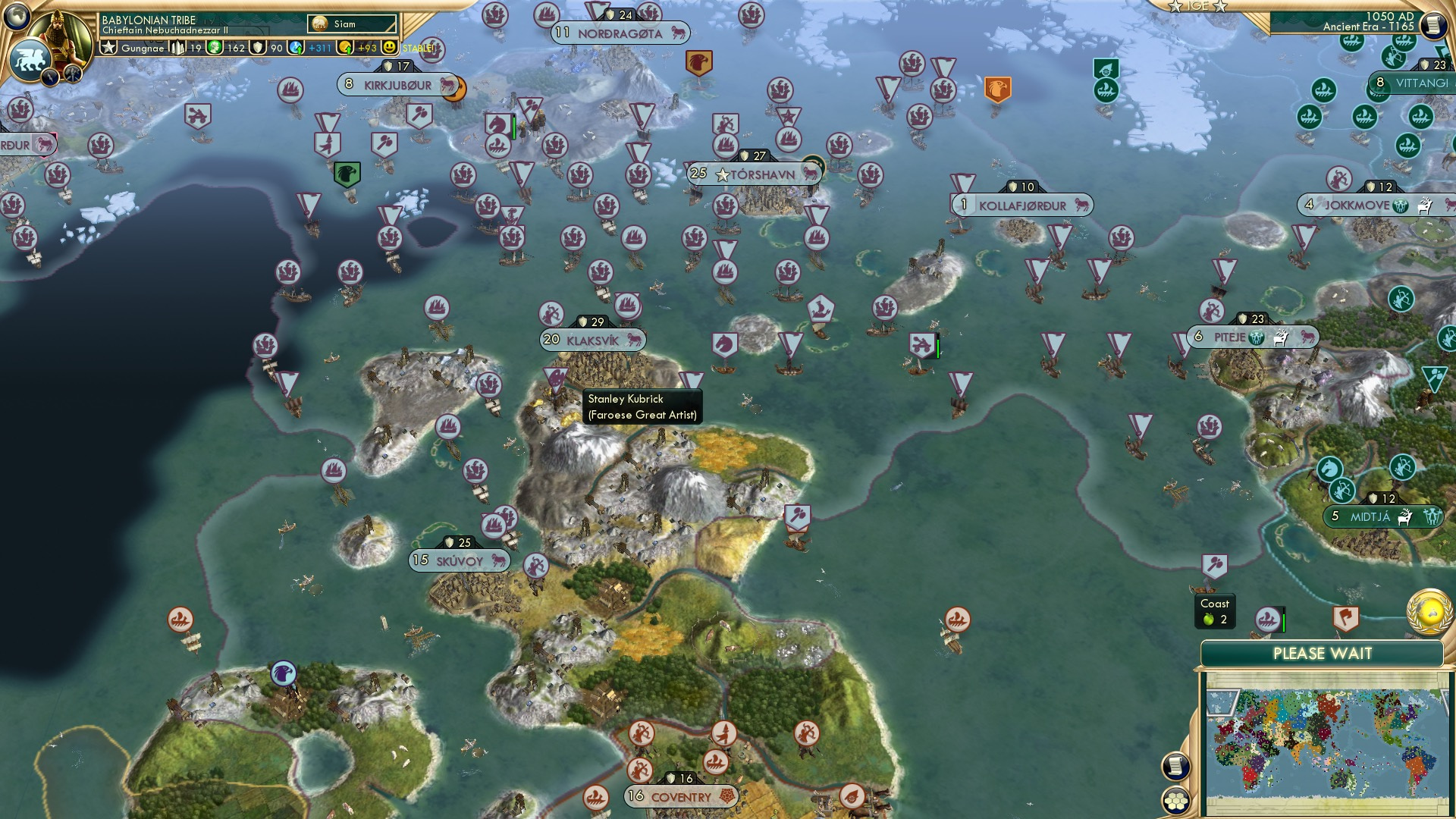Select the Stanley Kubrick Great Artist tooltip

point(641,406)
